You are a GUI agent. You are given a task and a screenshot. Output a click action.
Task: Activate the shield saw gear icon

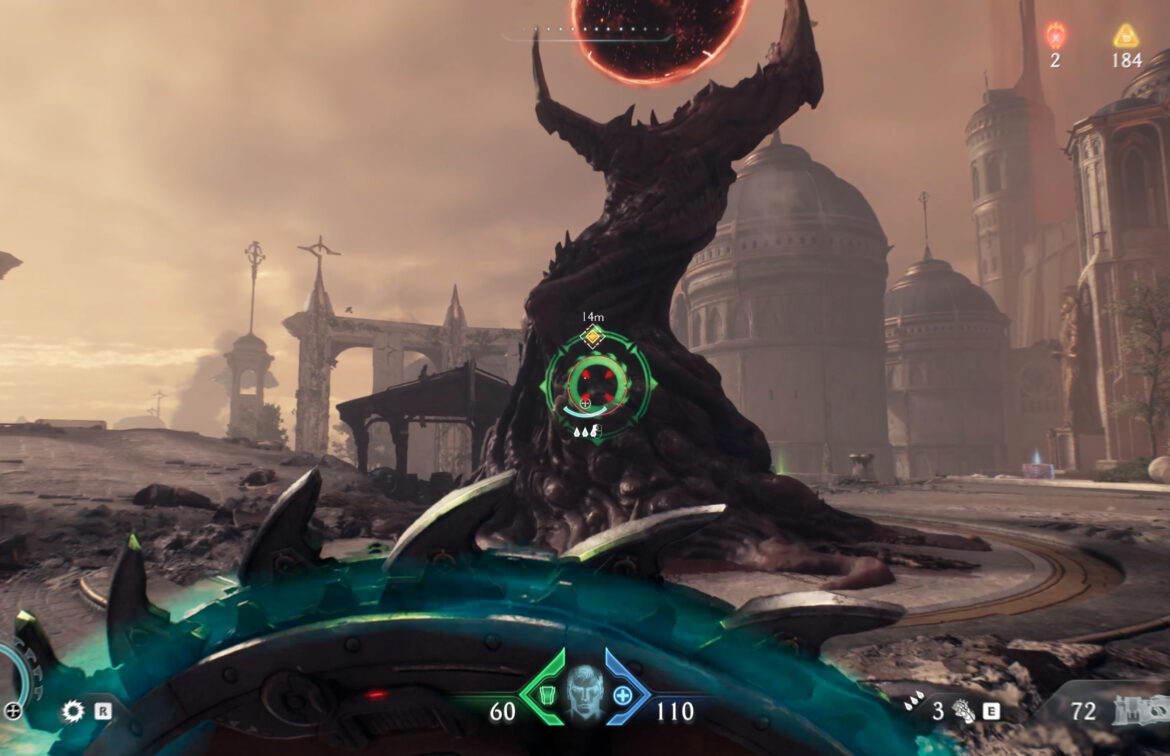[72, 711]
